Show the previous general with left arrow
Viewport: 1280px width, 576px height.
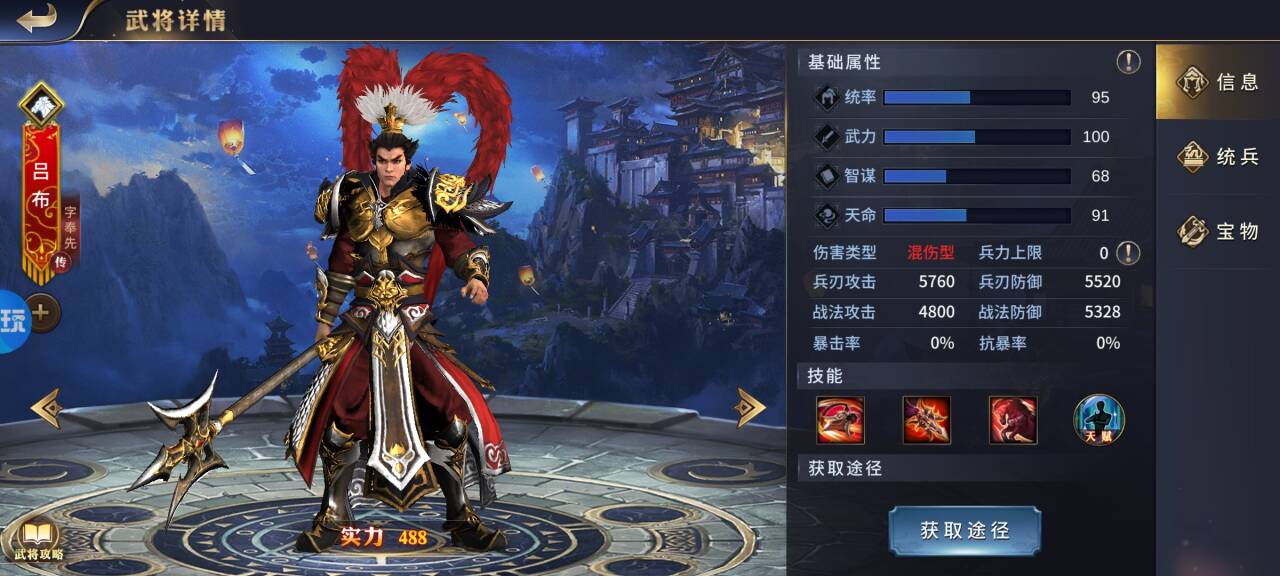(46, 408)
